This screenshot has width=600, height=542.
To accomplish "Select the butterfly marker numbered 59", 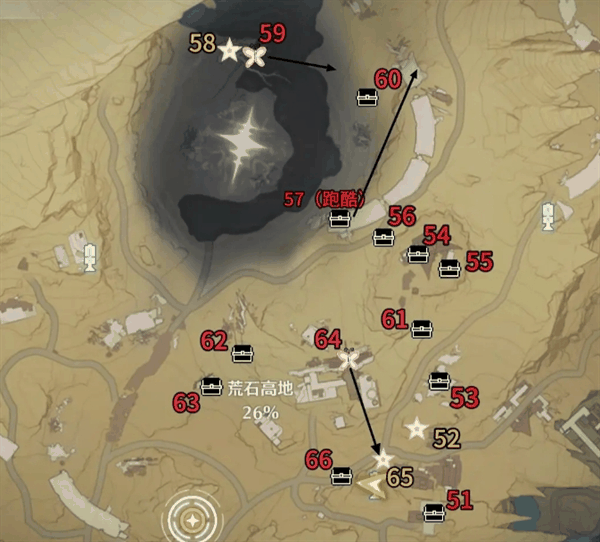I will 255,54.
